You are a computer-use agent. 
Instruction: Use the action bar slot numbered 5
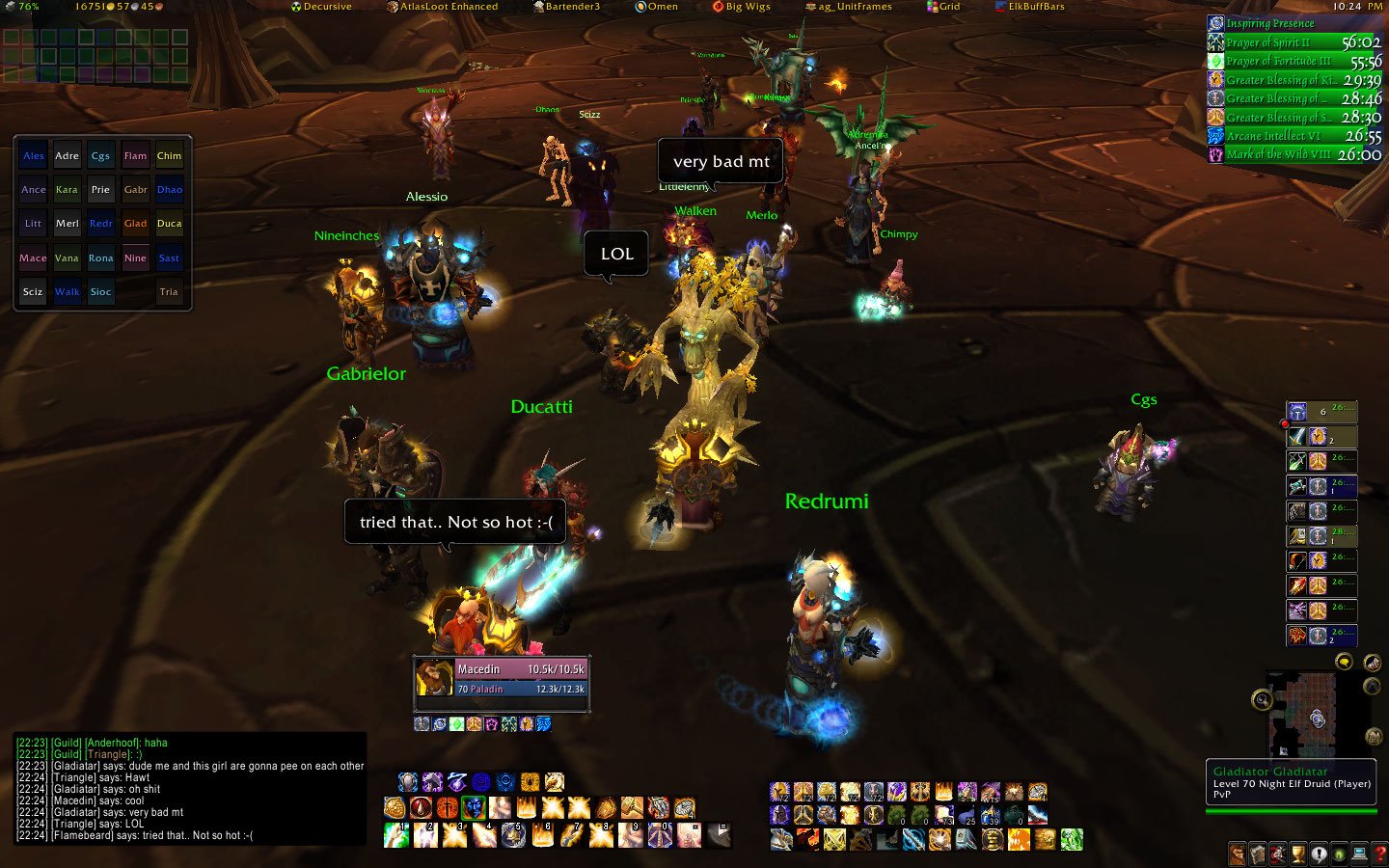514,835
